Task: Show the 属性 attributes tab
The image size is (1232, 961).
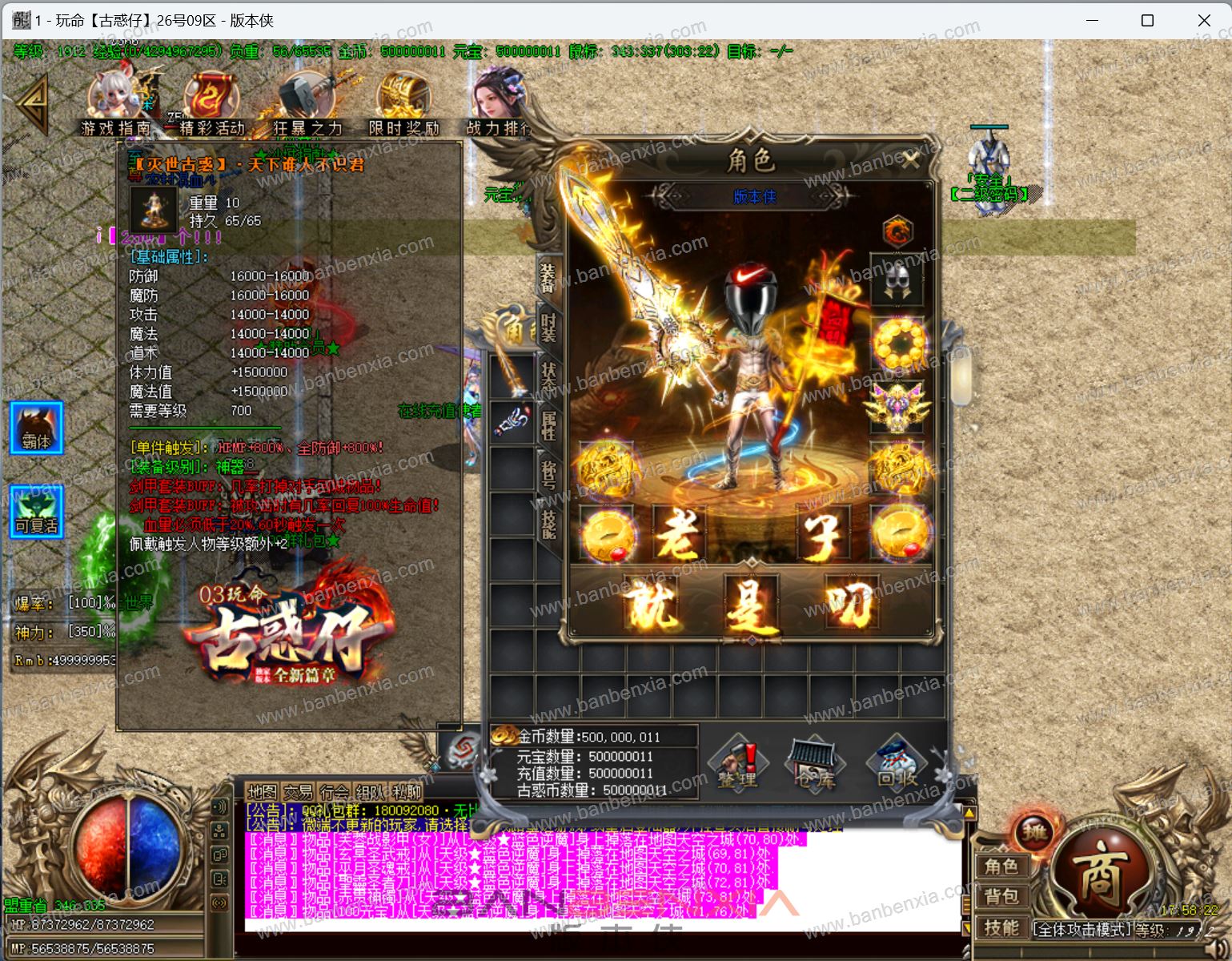Action: (x=549, y=424)
